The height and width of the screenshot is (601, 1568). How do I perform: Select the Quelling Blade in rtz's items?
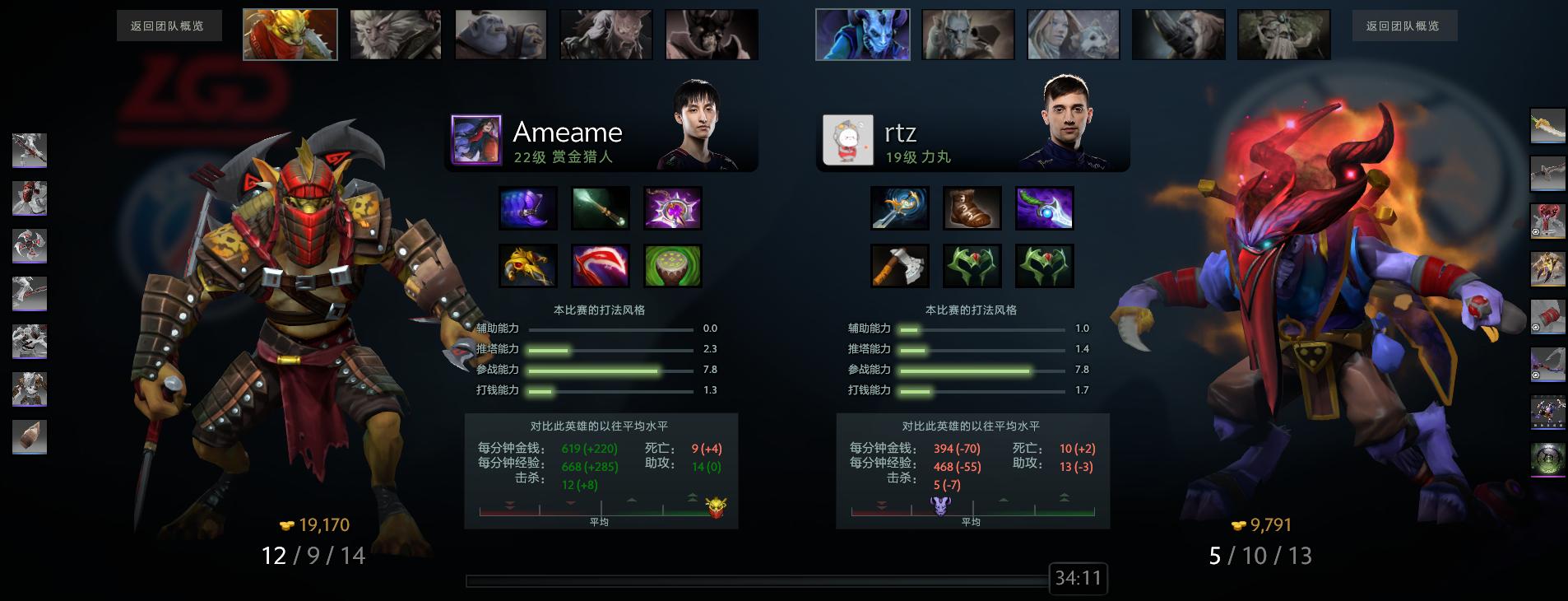tap(900, 265)
